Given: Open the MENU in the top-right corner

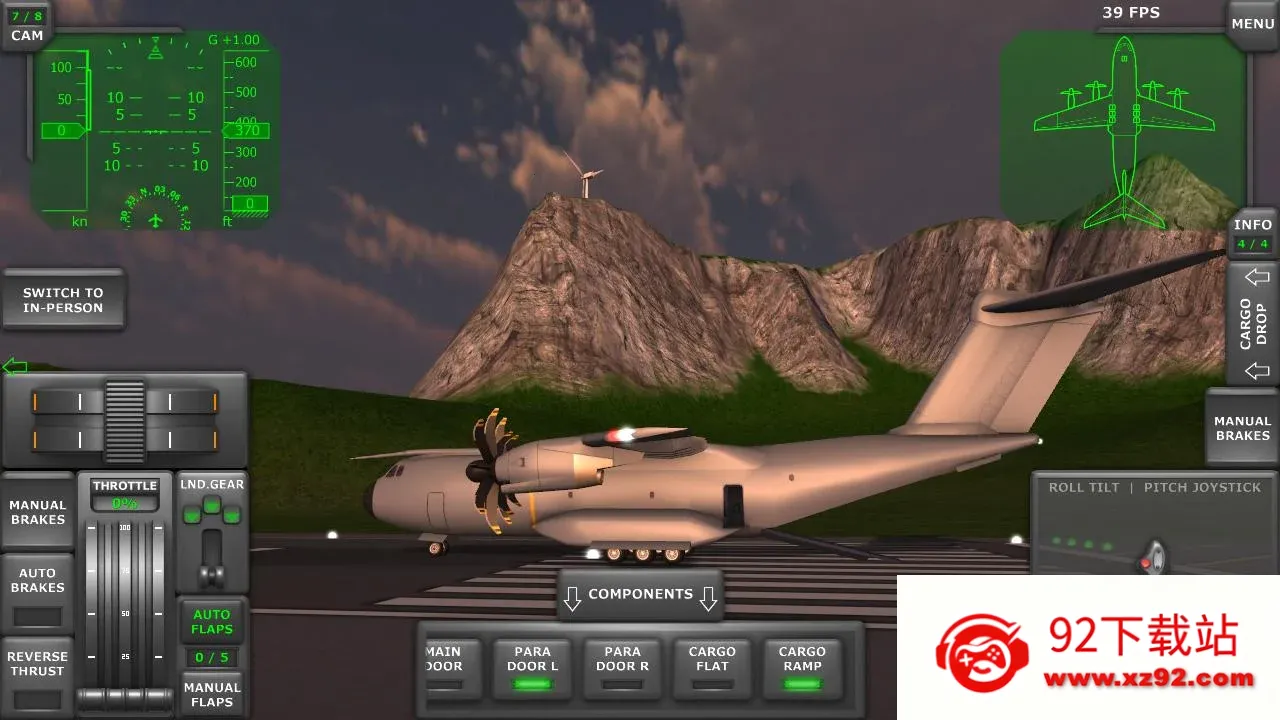Looking at the screenshot, I should (x=1252, y=22).
